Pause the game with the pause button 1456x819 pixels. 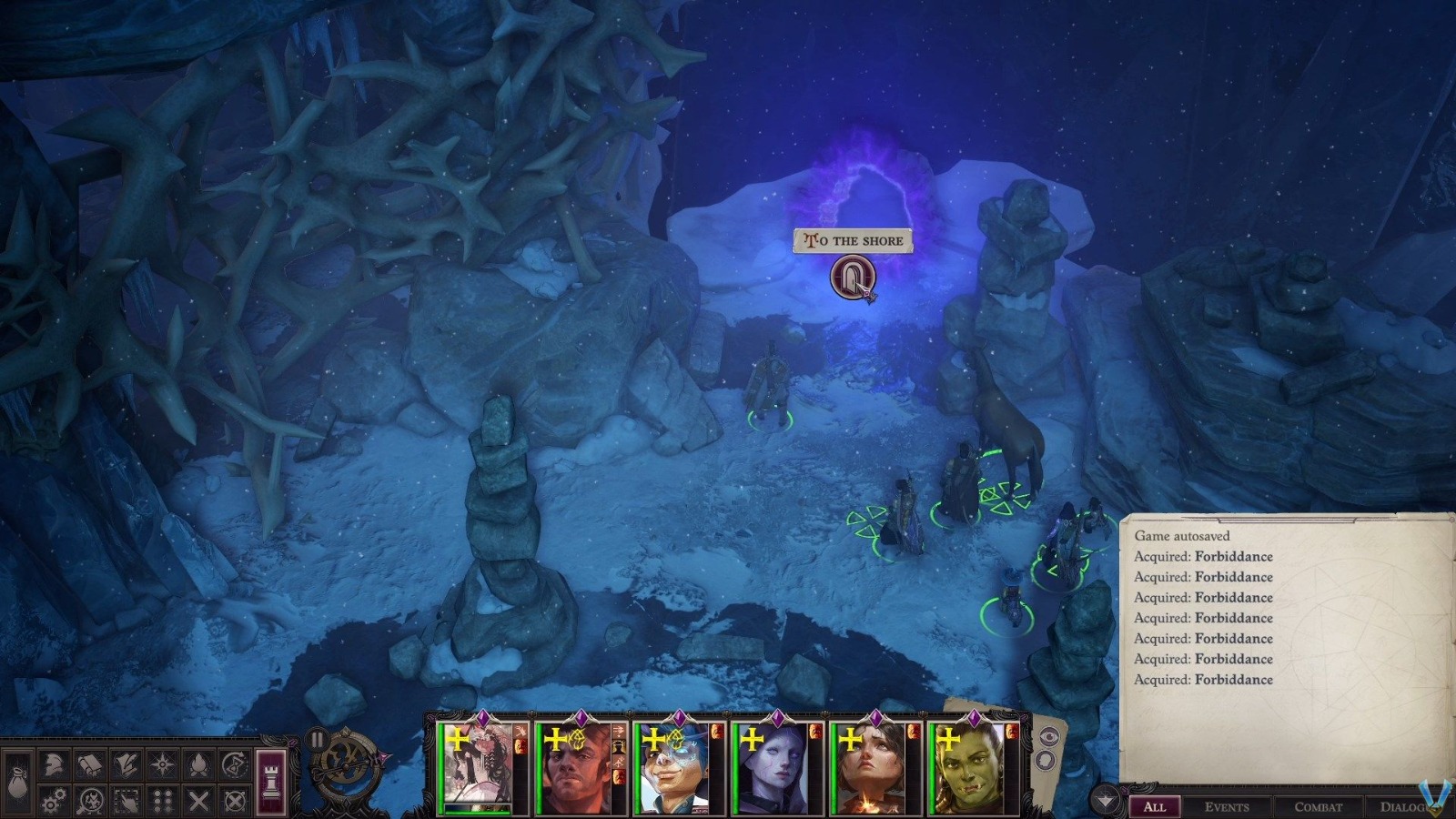coord(317,740)
